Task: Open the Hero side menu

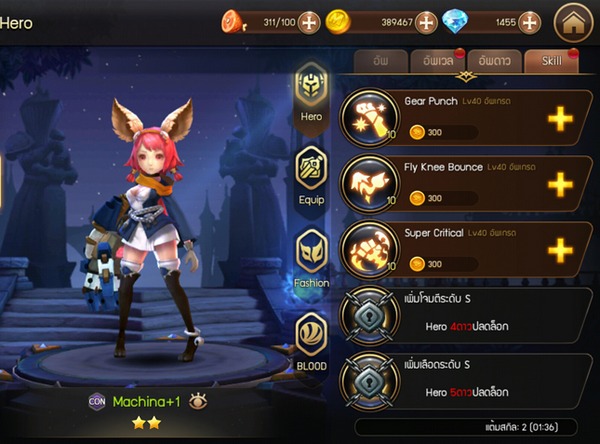Action: 311,94
